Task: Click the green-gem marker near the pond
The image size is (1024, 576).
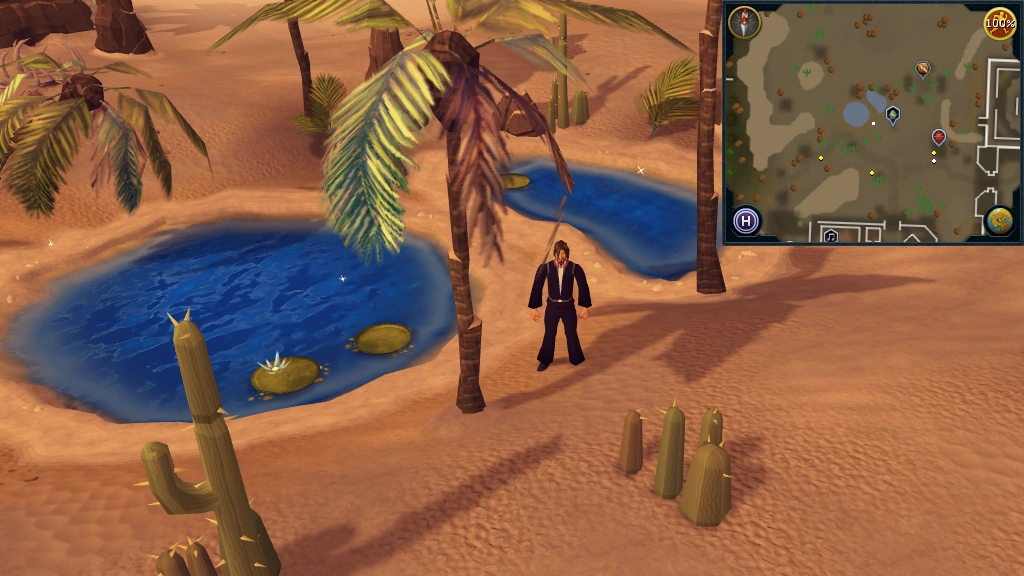Action: pyautogui.click(x=893, y=114)
